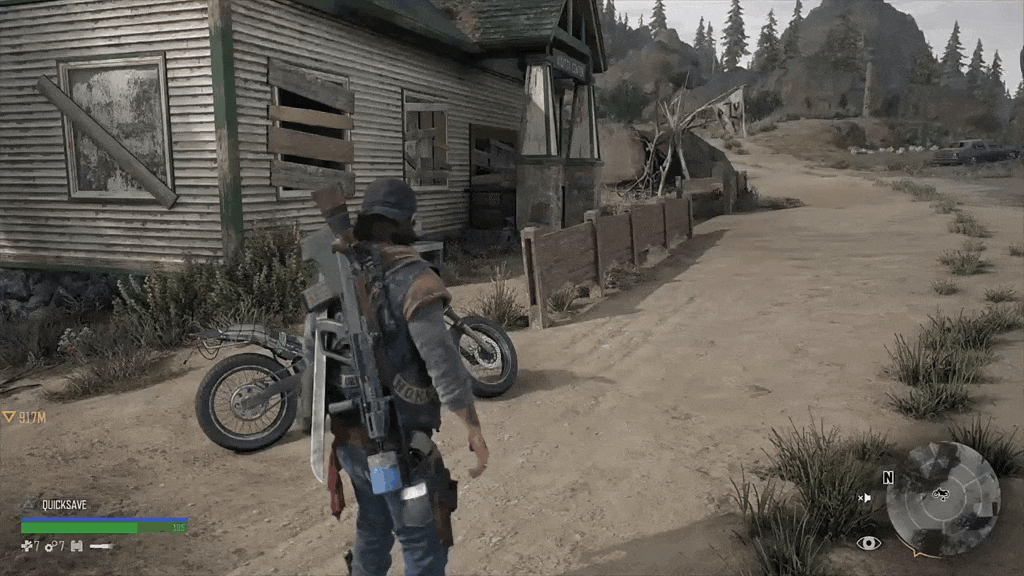Click the orange triangle objective distance marker
Screen dimensions: 1024x576
click(x=9, y=416)
